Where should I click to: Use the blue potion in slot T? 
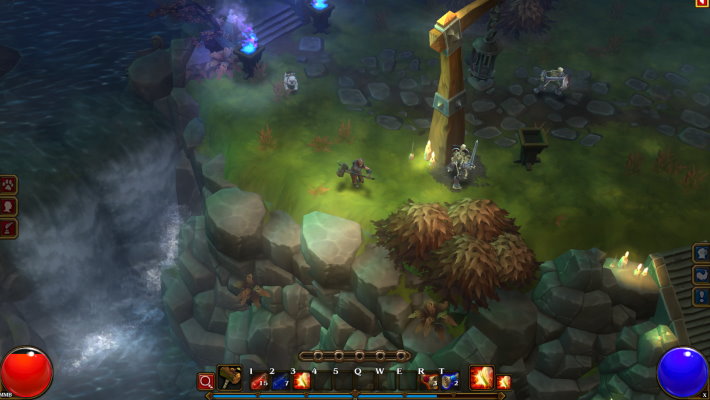click(450, 380)
